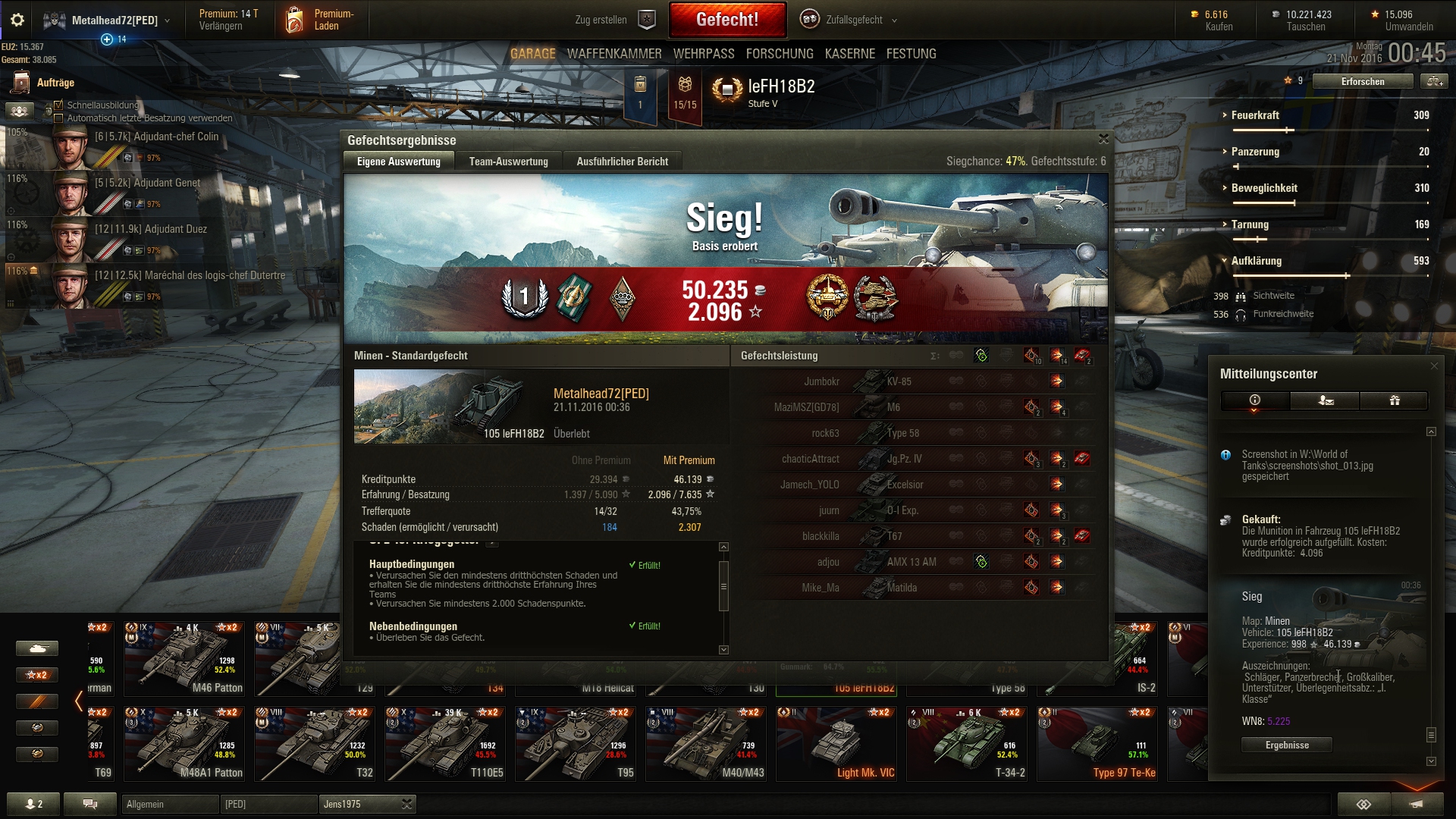The width and height of the screenshot is (1456, 819).
Task: Toggle the Schnellausbildung checkbox
Action: click(x=58, y=105)
